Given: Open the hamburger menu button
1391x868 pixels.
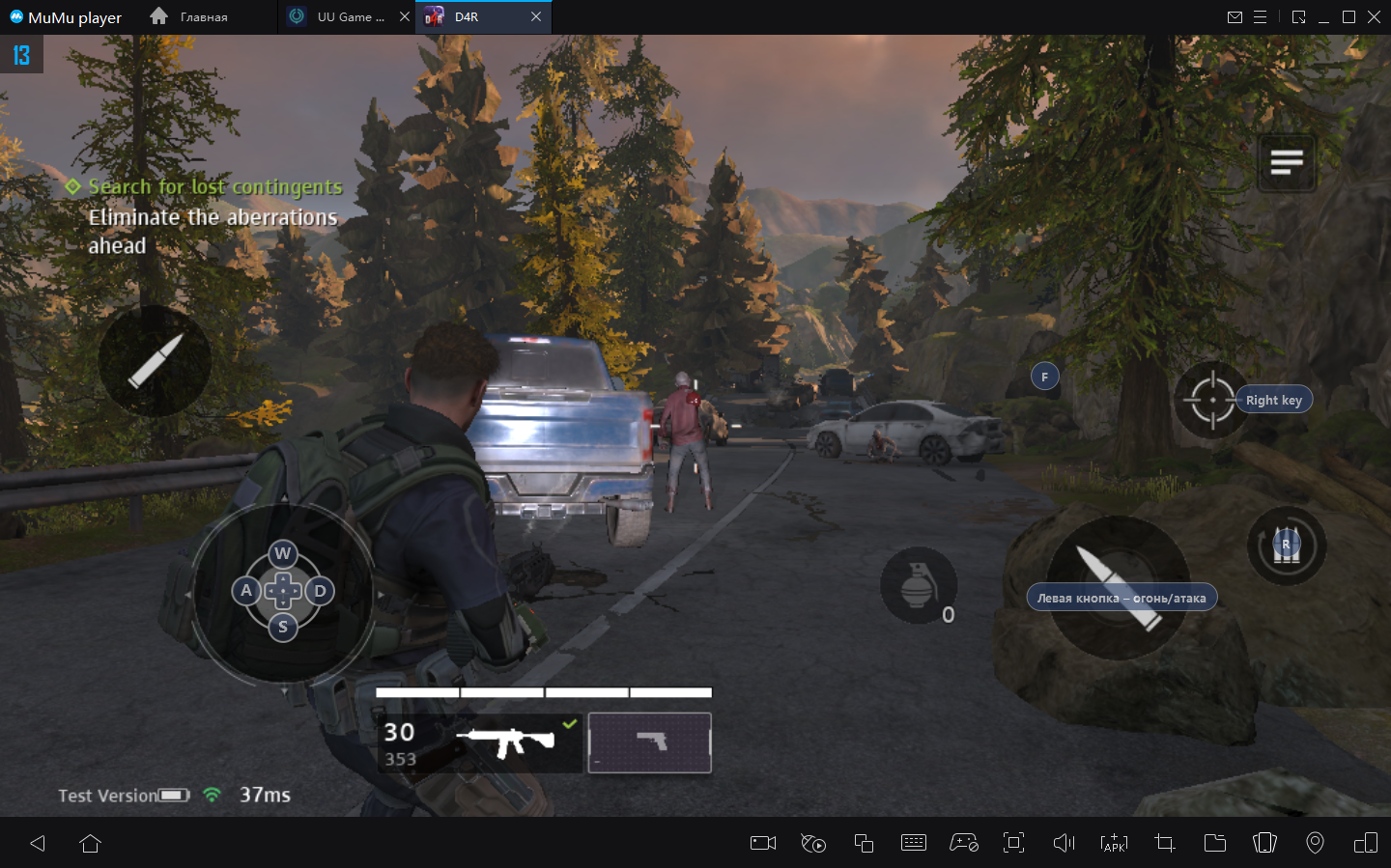Looking at the screenshot, I should pyautogui.click(x=1287, y=163).
